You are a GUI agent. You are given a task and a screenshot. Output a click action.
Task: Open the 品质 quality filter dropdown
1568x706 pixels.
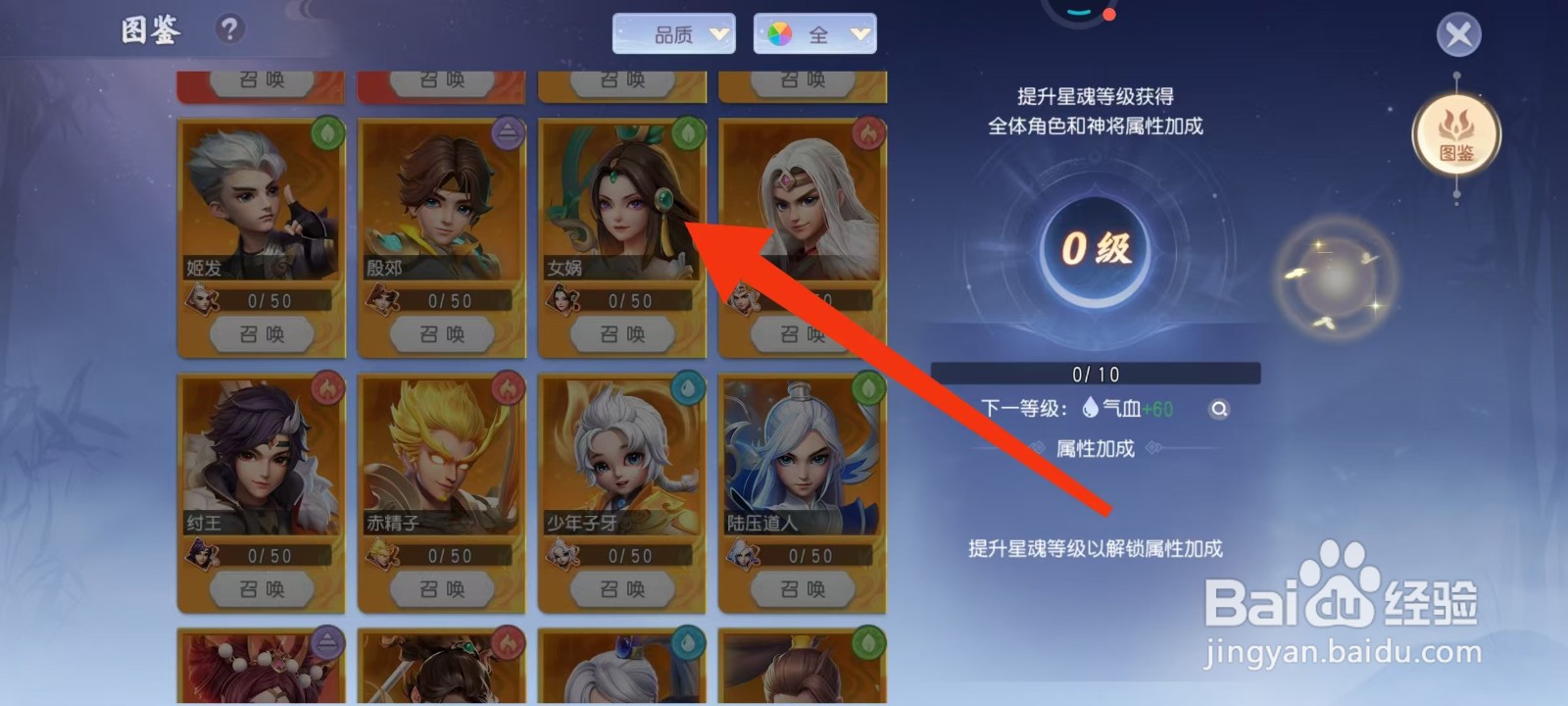674,32
